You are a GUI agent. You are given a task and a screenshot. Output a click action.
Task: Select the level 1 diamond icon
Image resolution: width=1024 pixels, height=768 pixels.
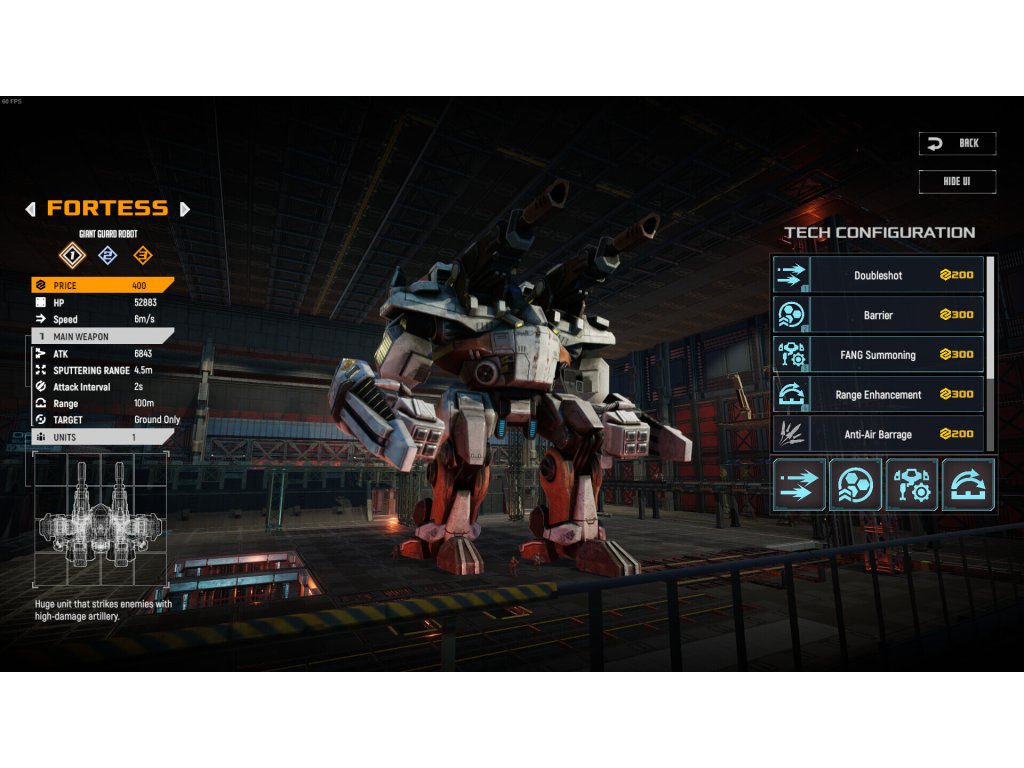click(71, 256)
